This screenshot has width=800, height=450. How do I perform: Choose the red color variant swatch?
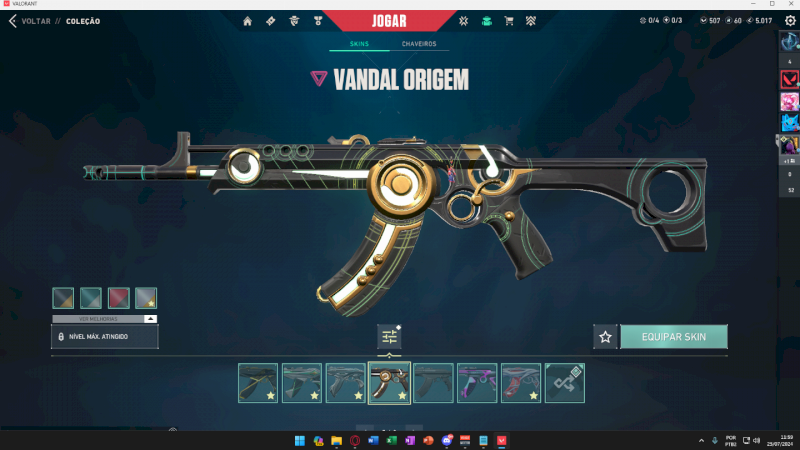(118, 298)
